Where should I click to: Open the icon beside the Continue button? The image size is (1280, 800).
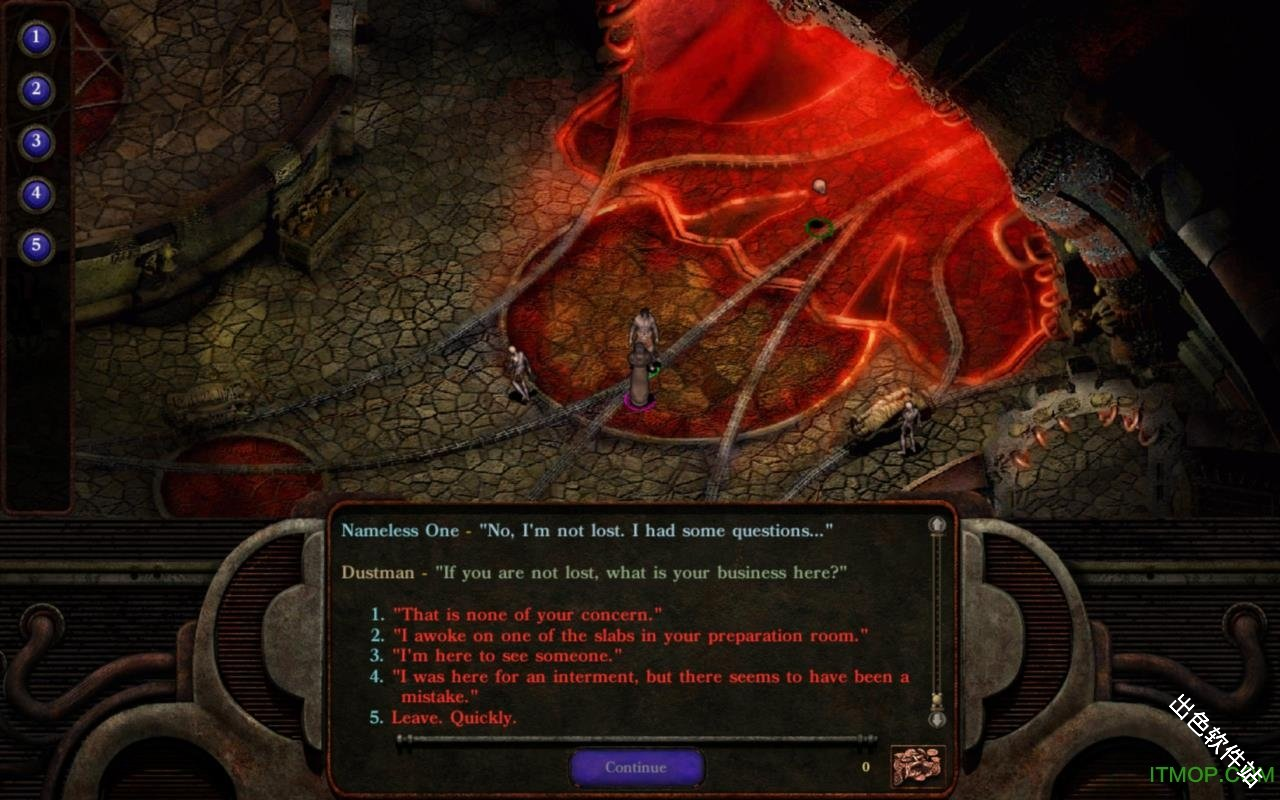tap(917, 766)
